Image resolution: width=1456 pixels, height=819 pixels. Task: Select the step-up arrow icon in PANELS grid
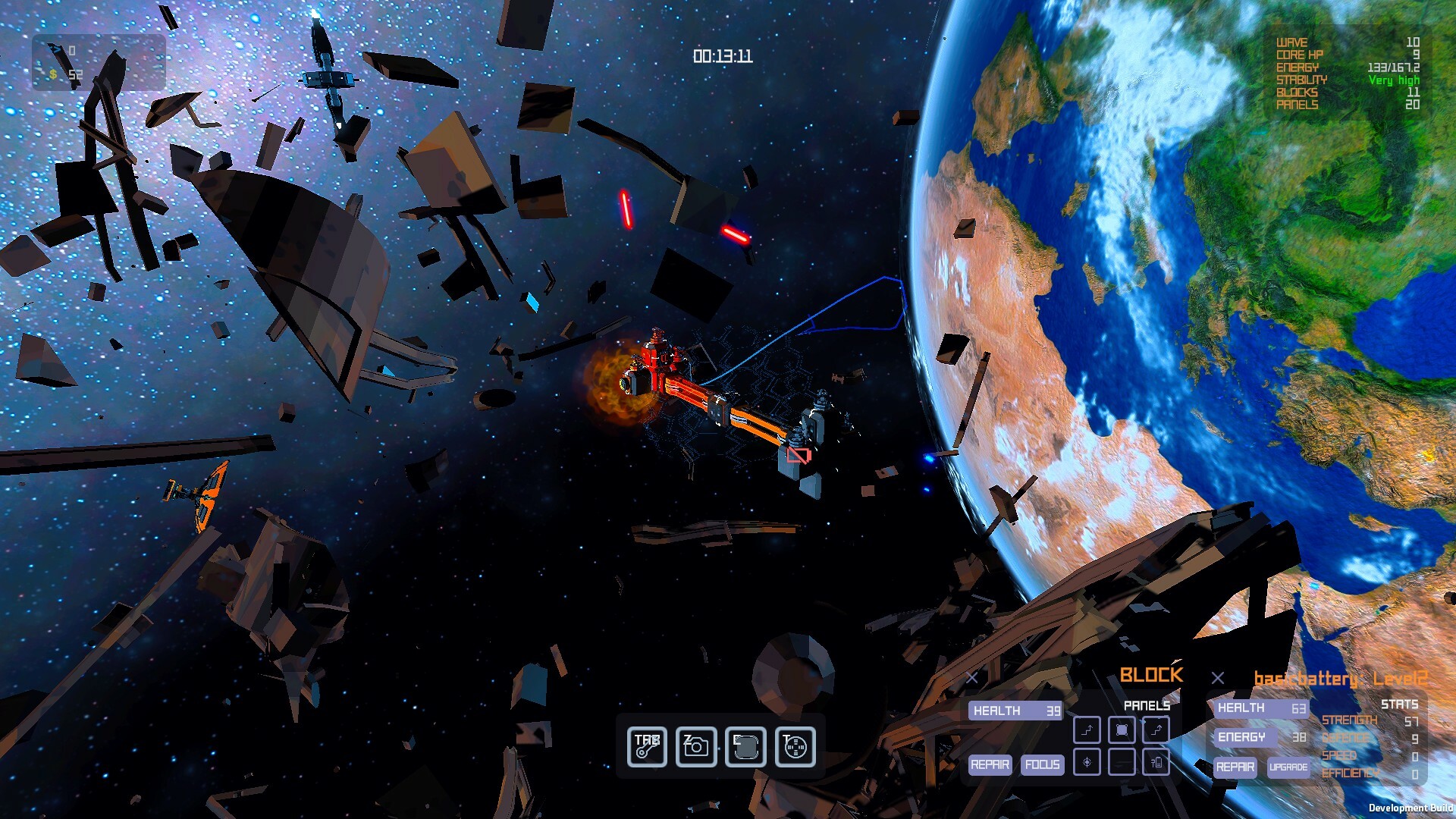tap(1087, 730)
